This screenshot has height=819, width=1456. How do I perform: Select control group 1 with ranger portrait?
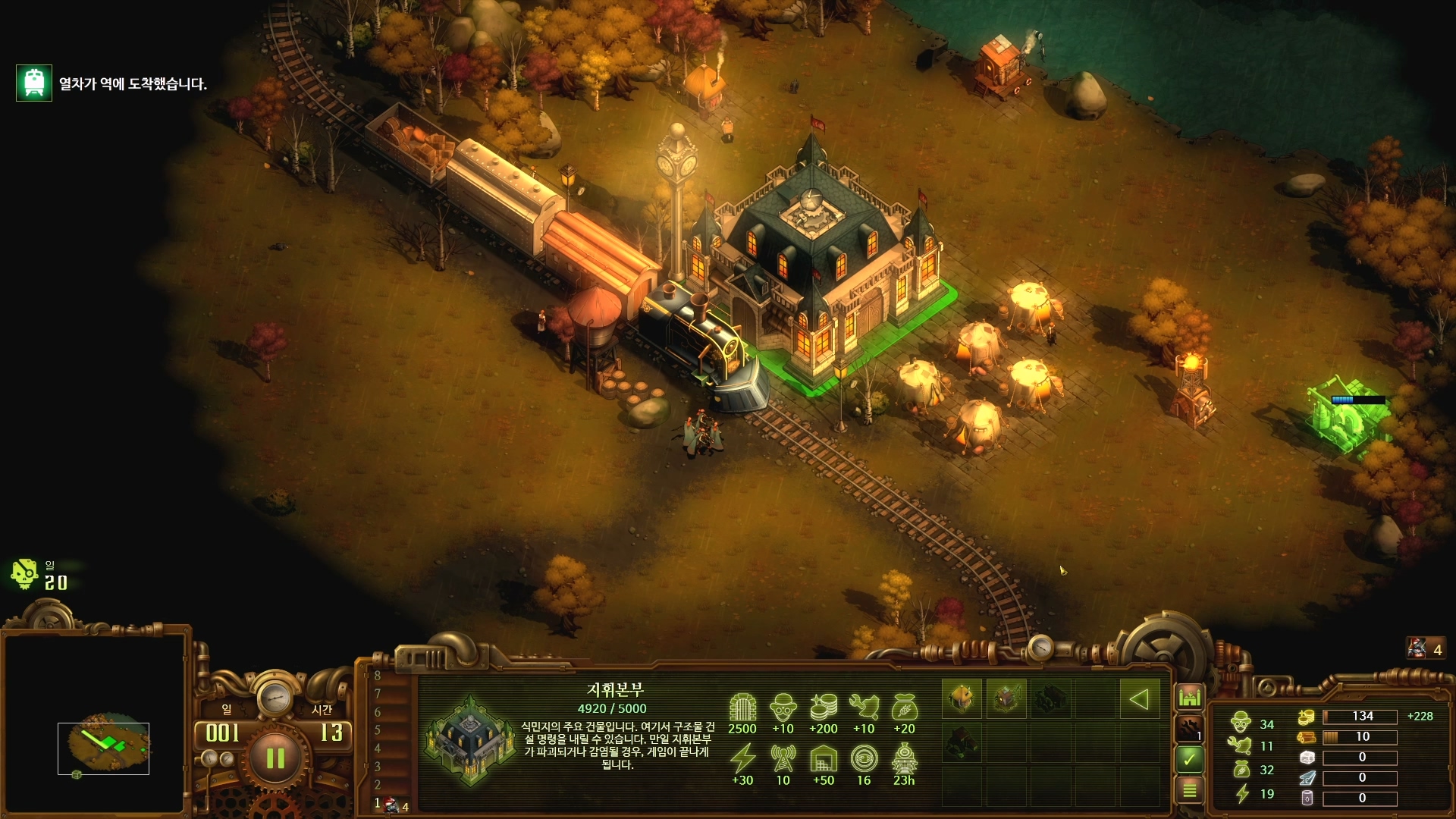pyautogui.click(x=391, y=805)
